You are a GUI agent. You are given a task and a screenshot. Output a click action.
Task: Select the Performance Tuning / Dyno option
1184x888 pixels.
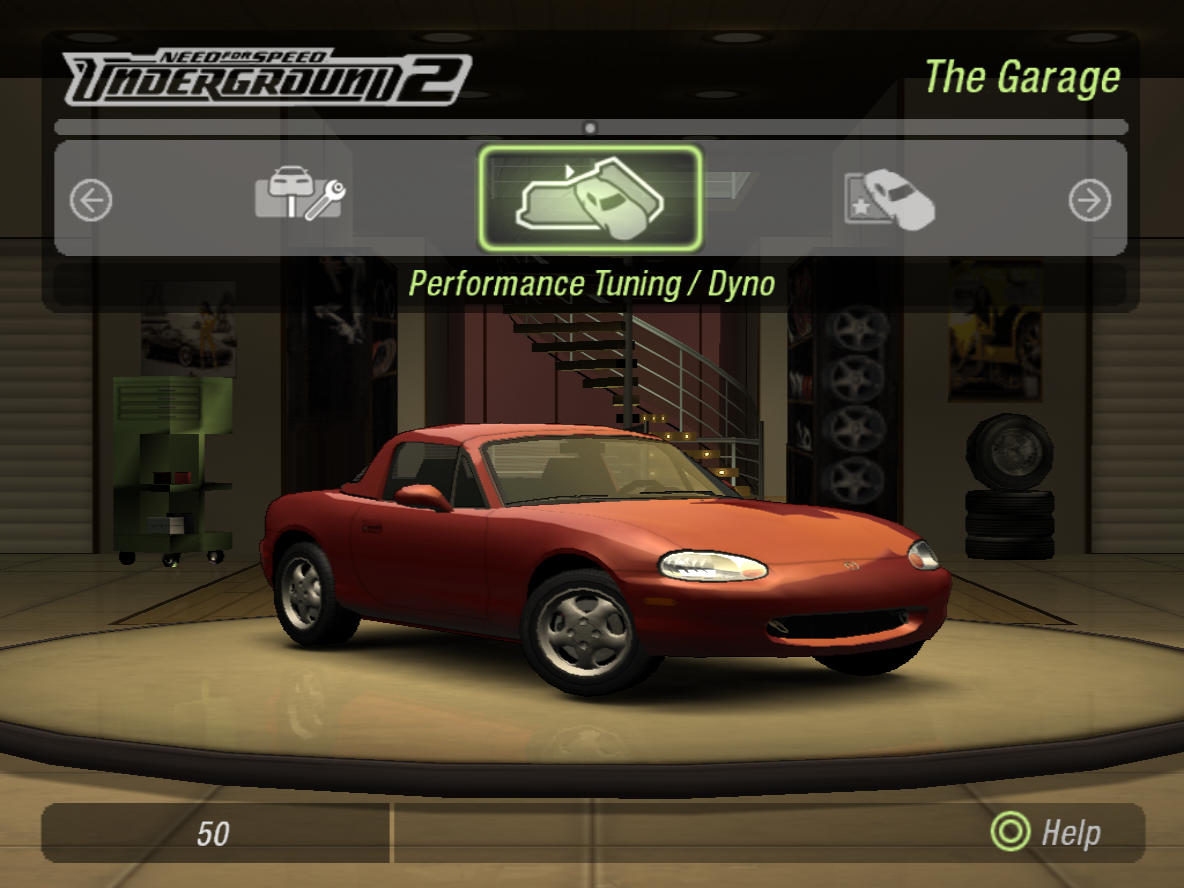(x=590, y=199)
